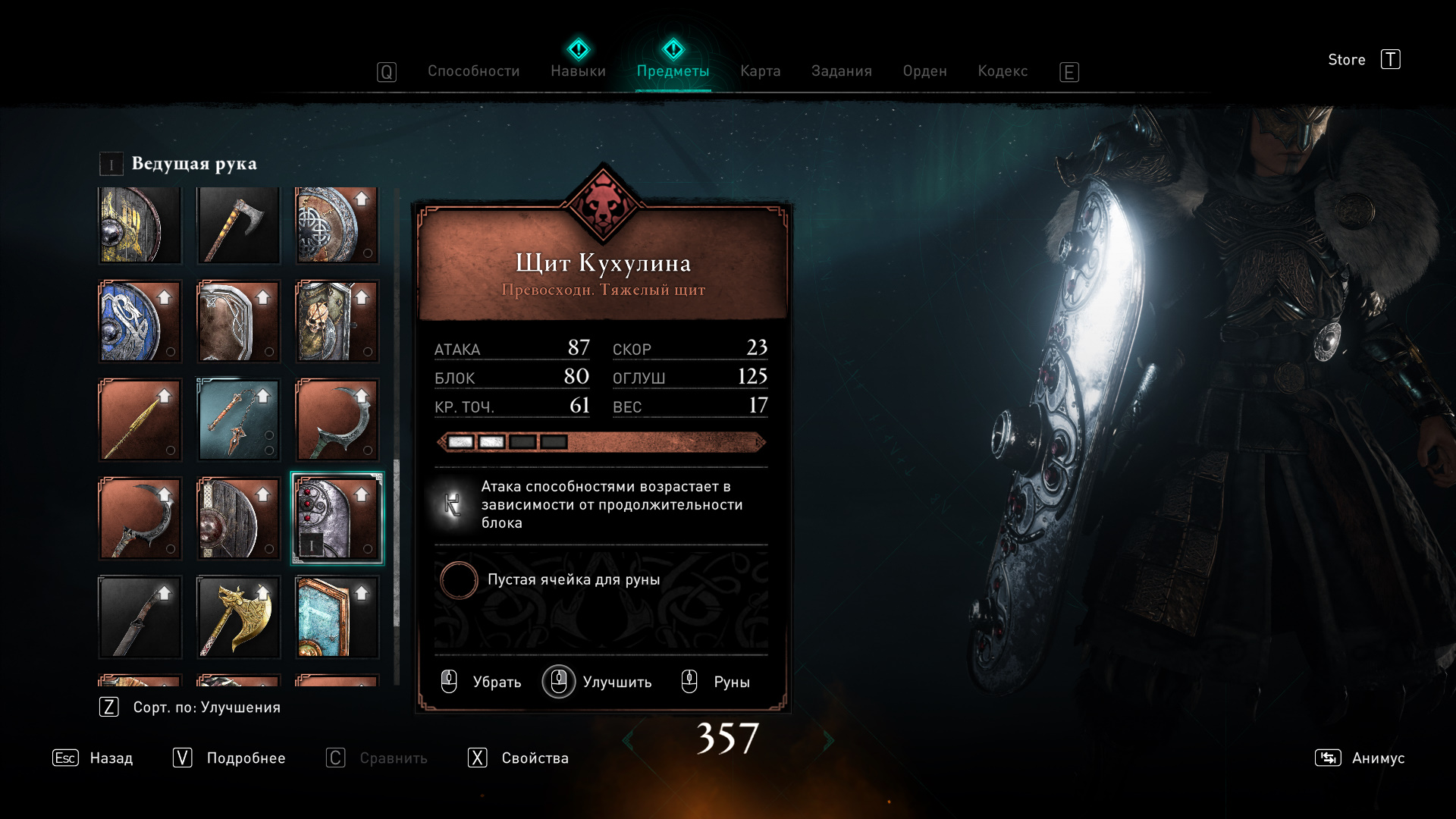
Task: Switch to the Орден tab
Action: [924, 71]
